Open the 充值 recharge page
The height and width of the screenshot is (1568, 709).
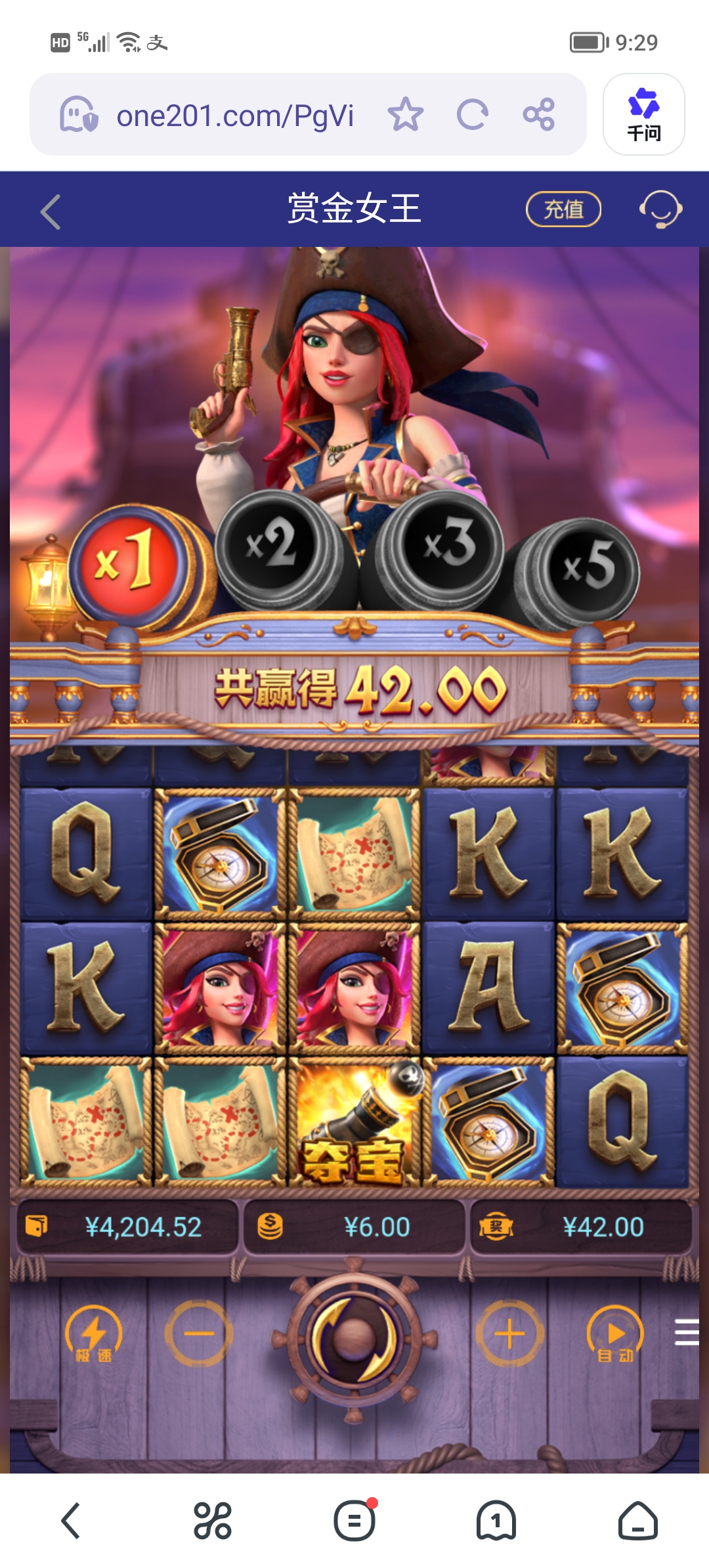coord(563,209)
